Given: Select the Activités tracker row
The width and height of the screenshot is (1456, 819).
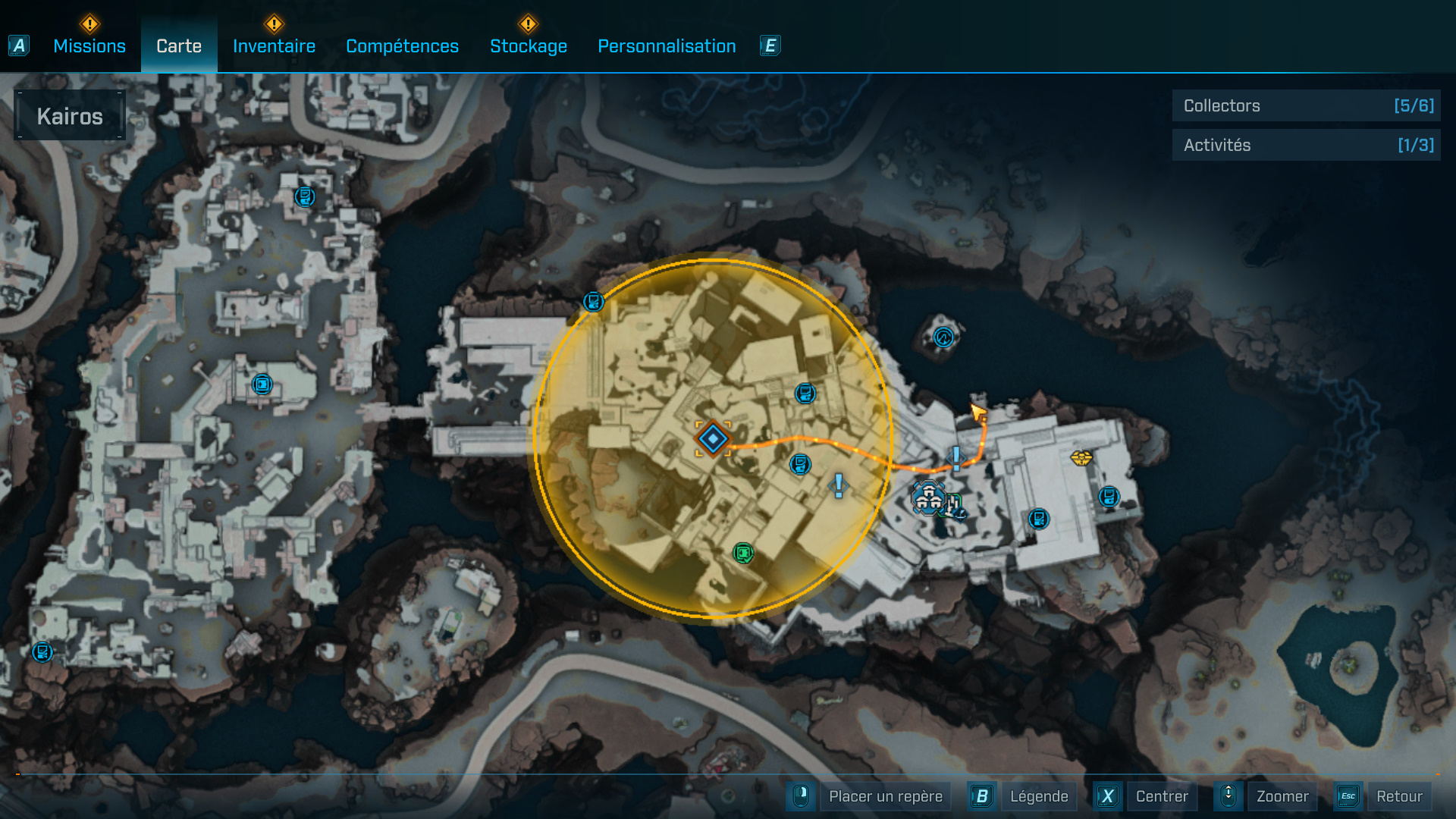Looking at the screenshot, I should coord(1306,145).
